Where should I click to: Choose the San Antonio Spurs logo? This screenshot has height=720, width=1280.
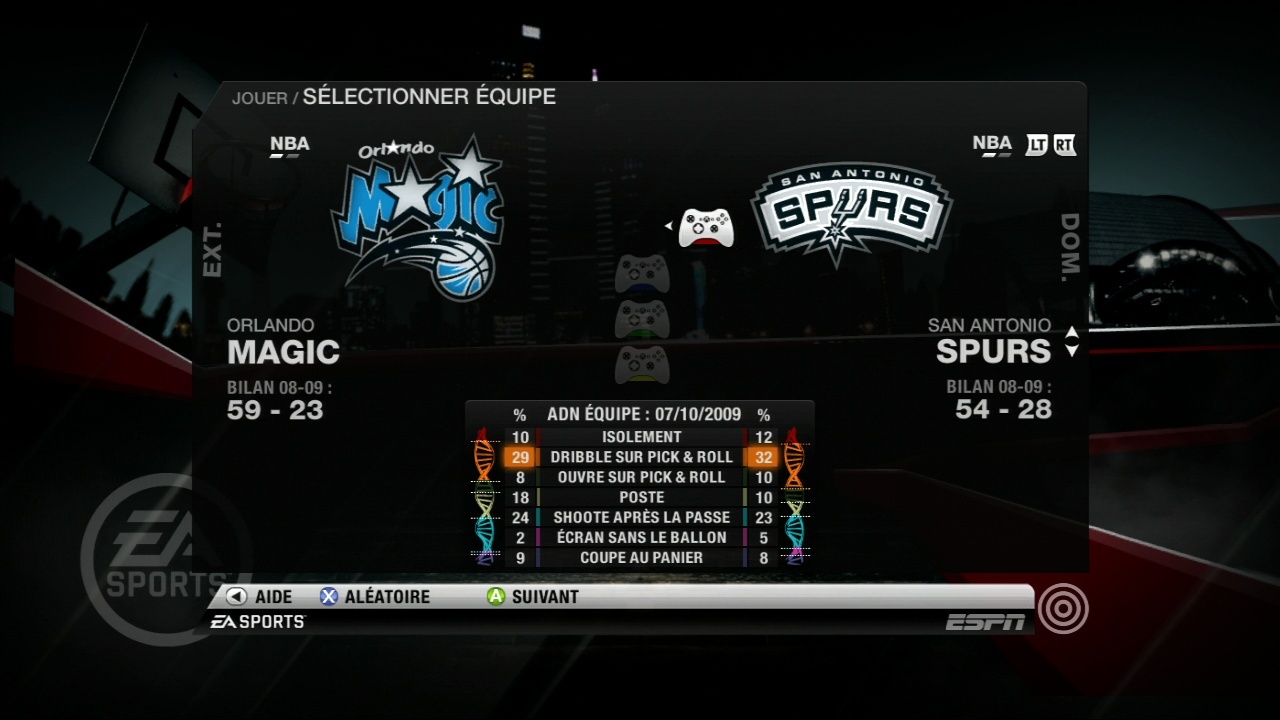tap(851, 212)
